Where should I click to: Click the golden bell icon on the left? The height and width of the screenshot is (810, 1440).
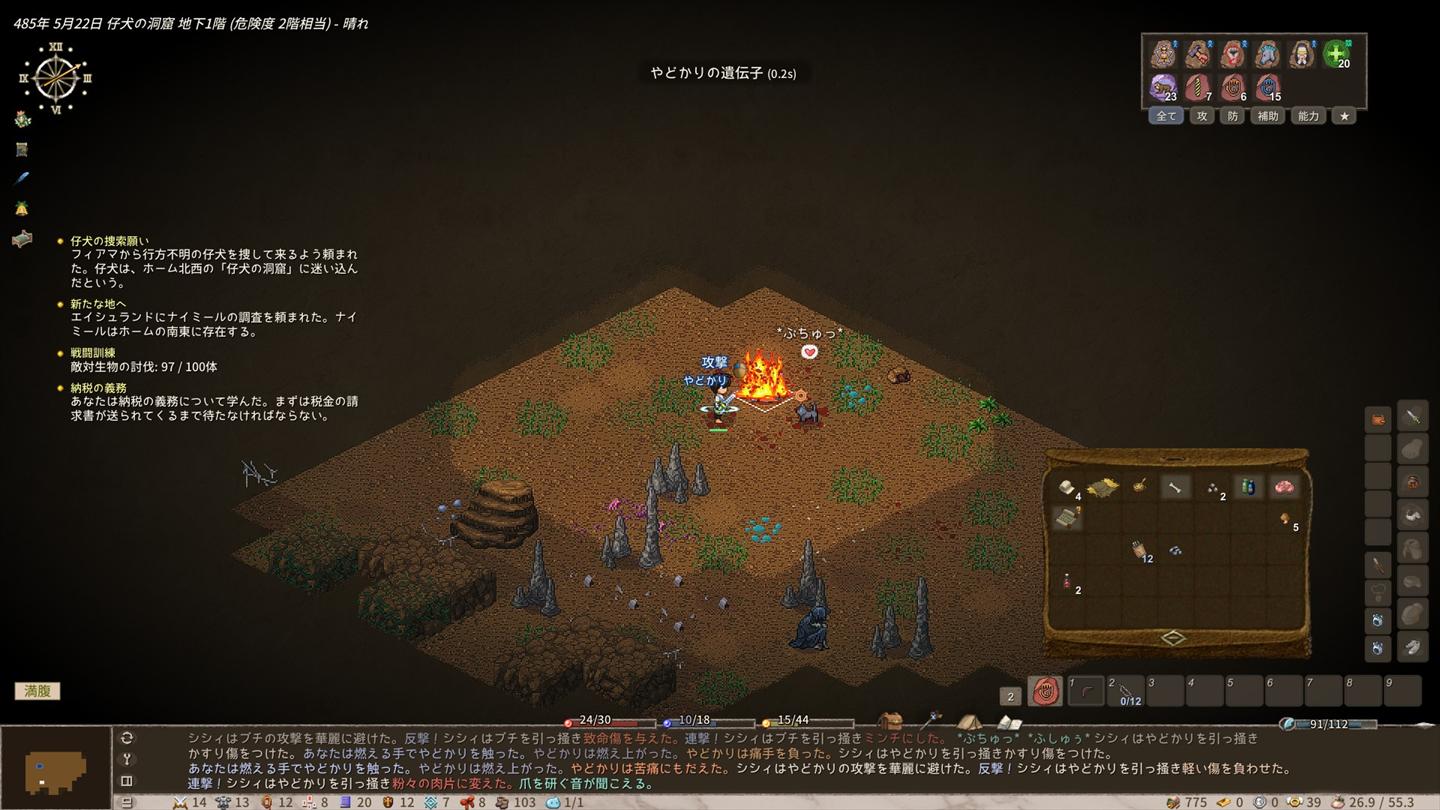(22, 208)
